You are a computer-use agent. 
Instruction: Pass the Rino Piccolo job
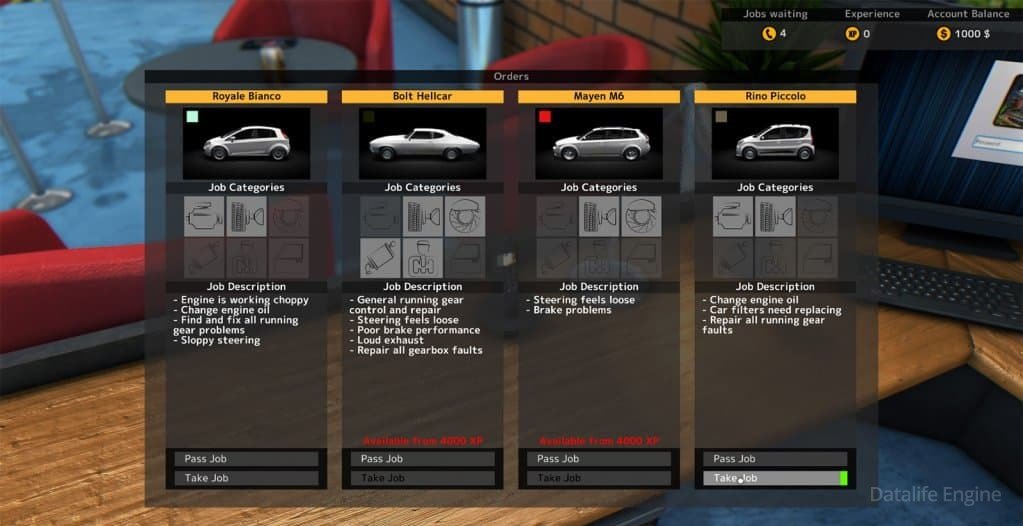coord(774,459)
